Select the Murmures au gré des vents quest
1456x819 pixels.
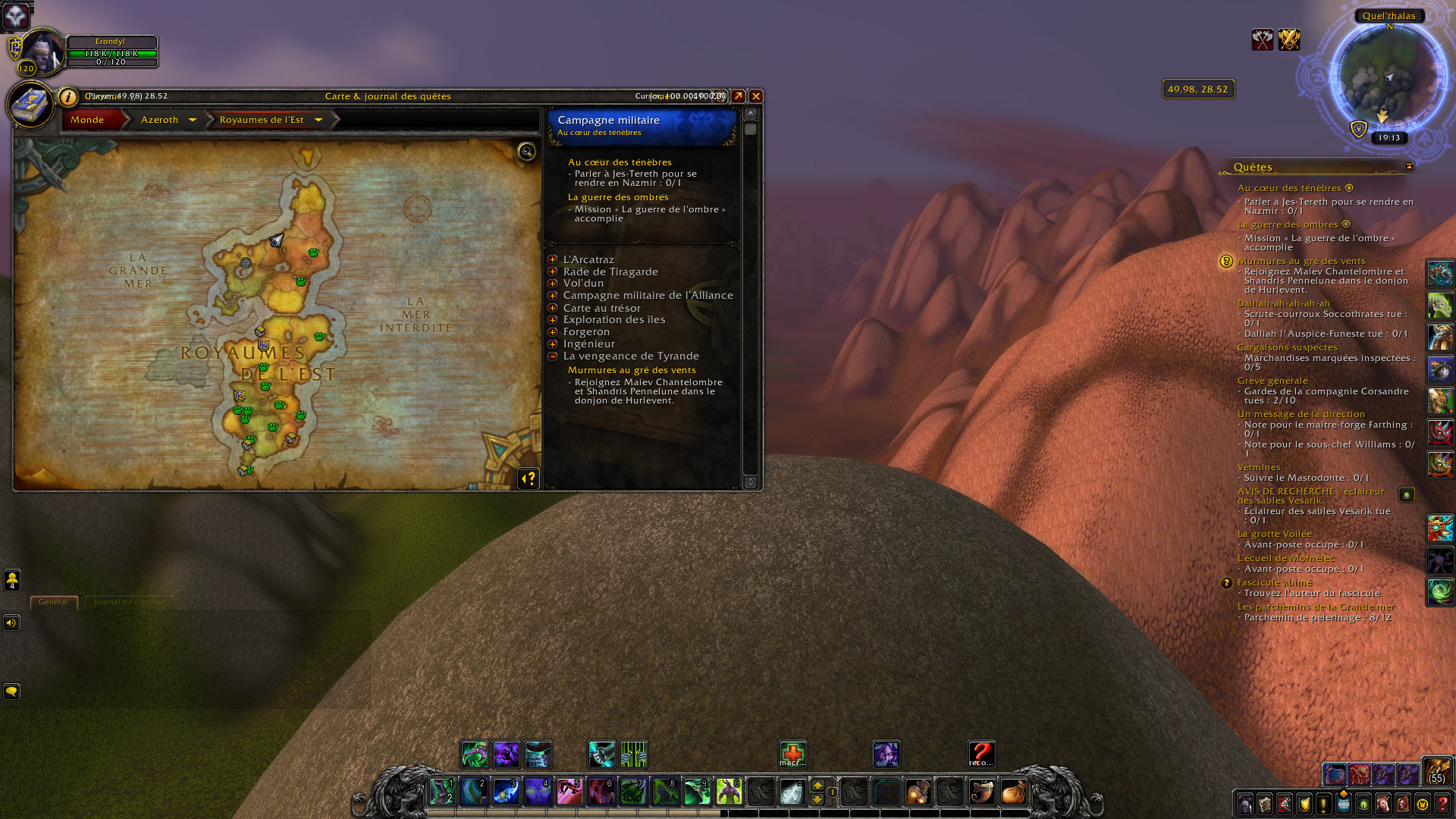tap(632, 370)
